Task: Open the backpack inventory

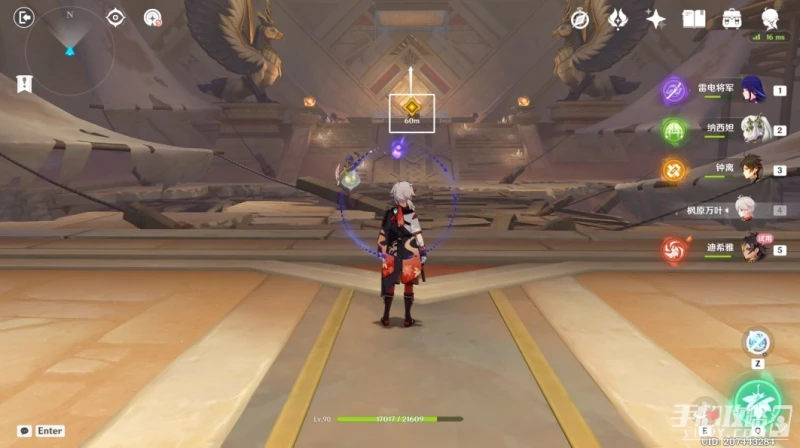Action: [x=732, y=18]
